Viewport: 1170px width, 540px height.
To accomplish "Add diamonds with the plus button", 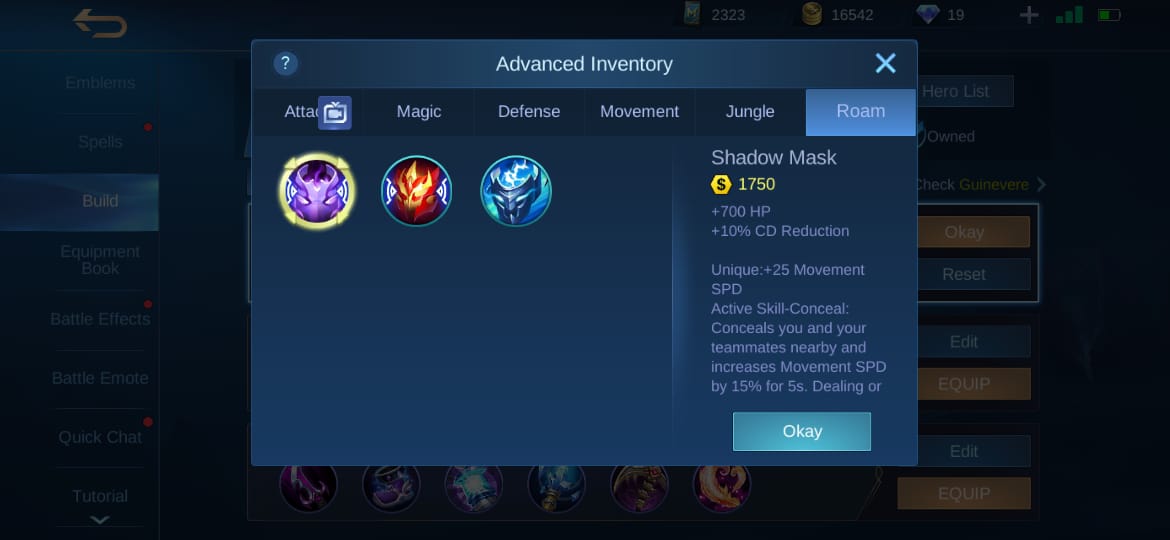I will pos(1029,15).
